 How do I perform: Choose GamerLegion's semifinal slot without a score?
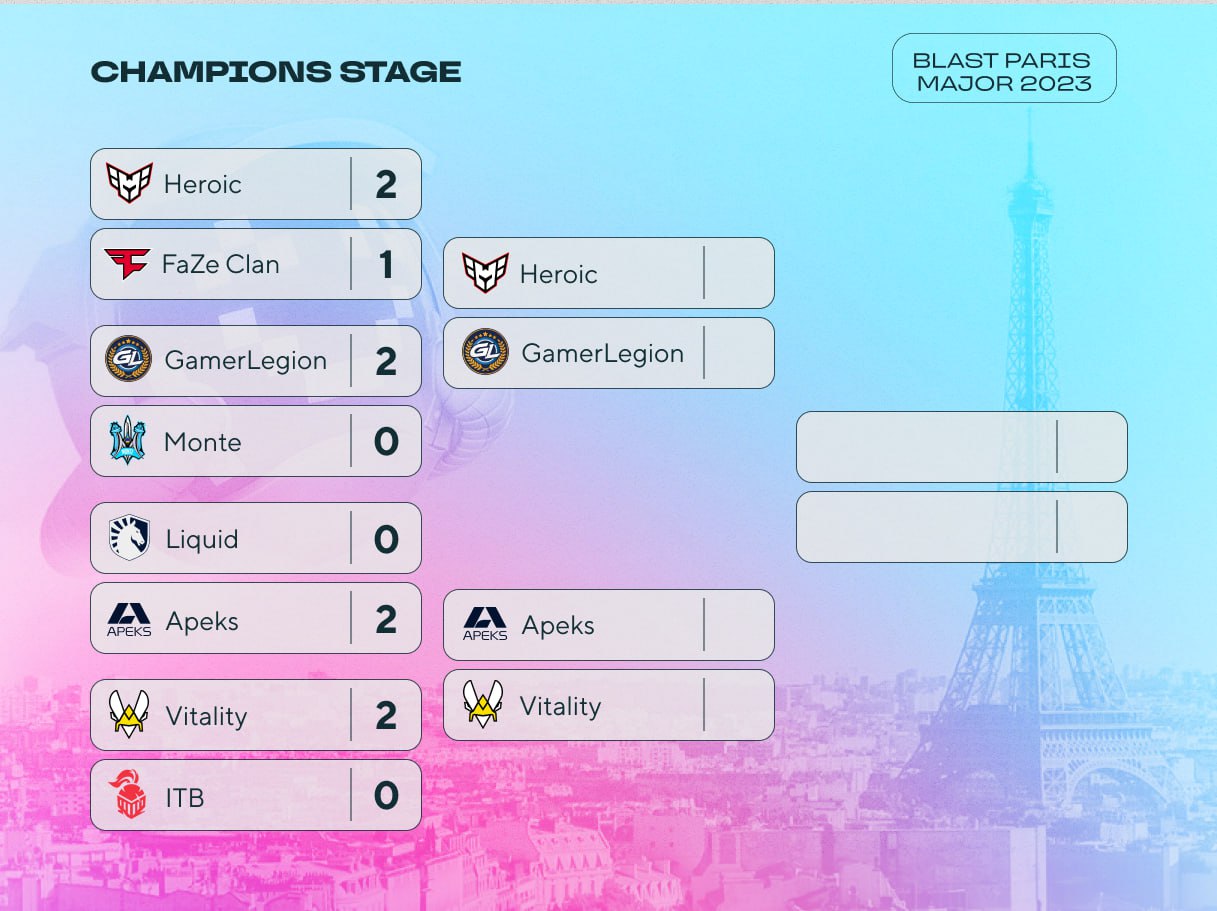[x=608, y=353]
